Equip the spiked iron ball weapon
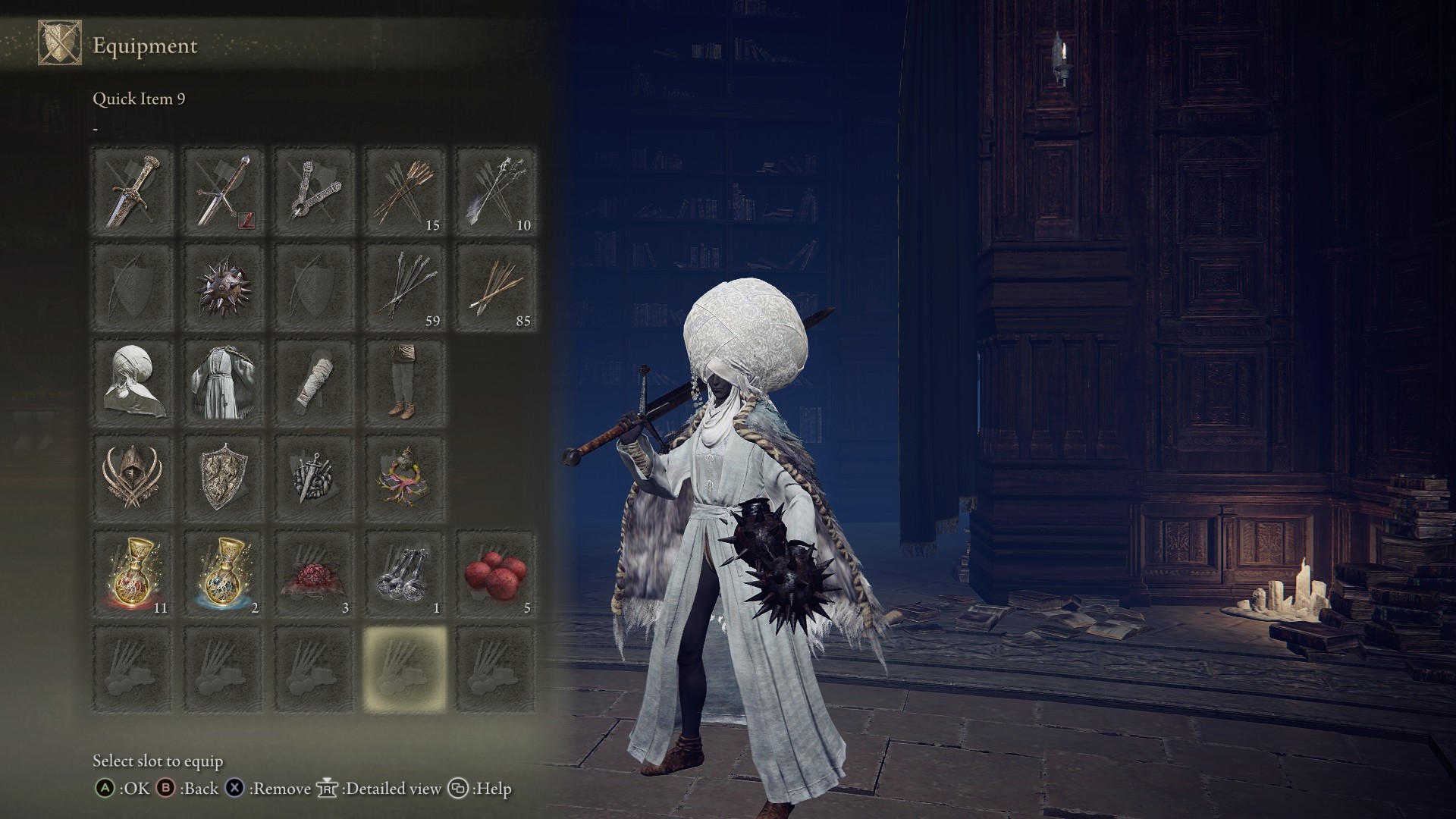This screenshot has height=819, width=1456. click(222, 286)
